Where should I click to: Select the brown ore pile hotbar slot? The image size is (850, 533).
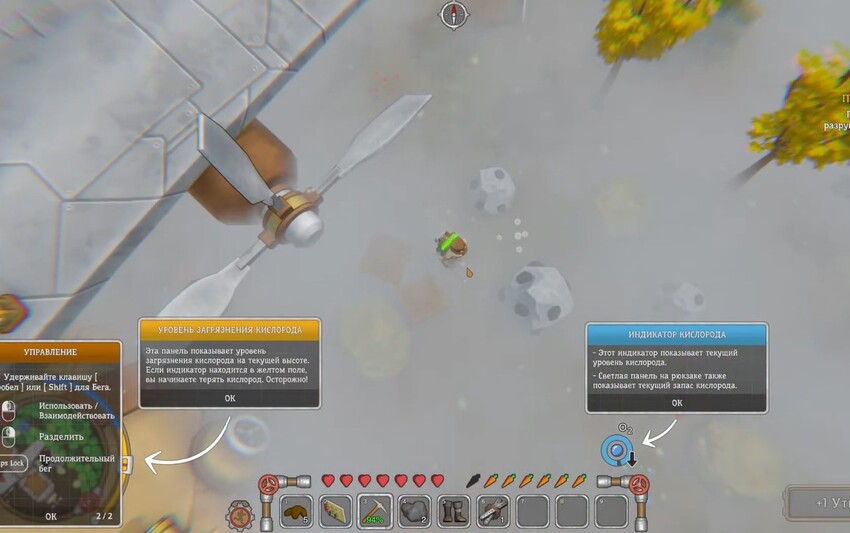click(297, 511)
